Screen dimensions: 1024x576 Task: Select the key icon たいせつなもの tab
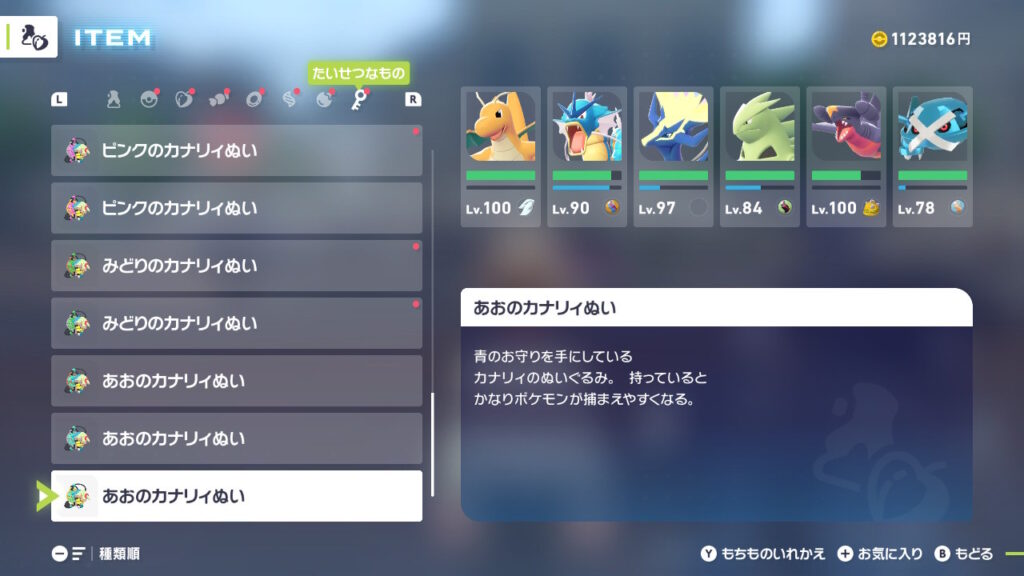(358, 99)
